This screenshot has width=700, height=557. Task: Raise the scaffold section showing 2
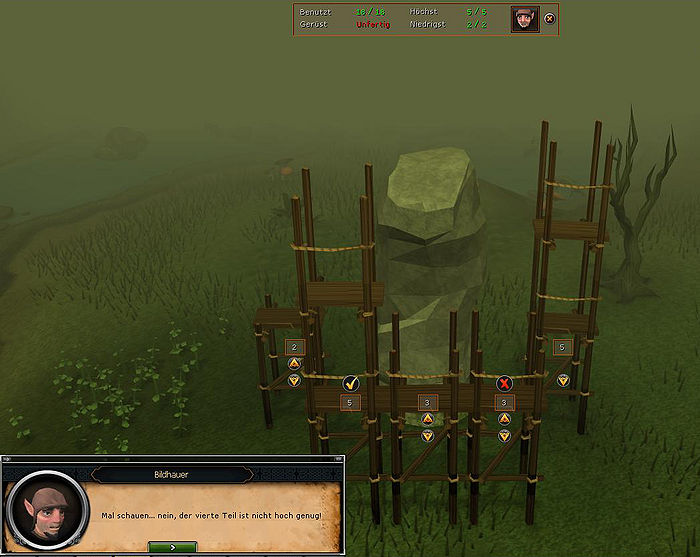click(x=294, y=363)
